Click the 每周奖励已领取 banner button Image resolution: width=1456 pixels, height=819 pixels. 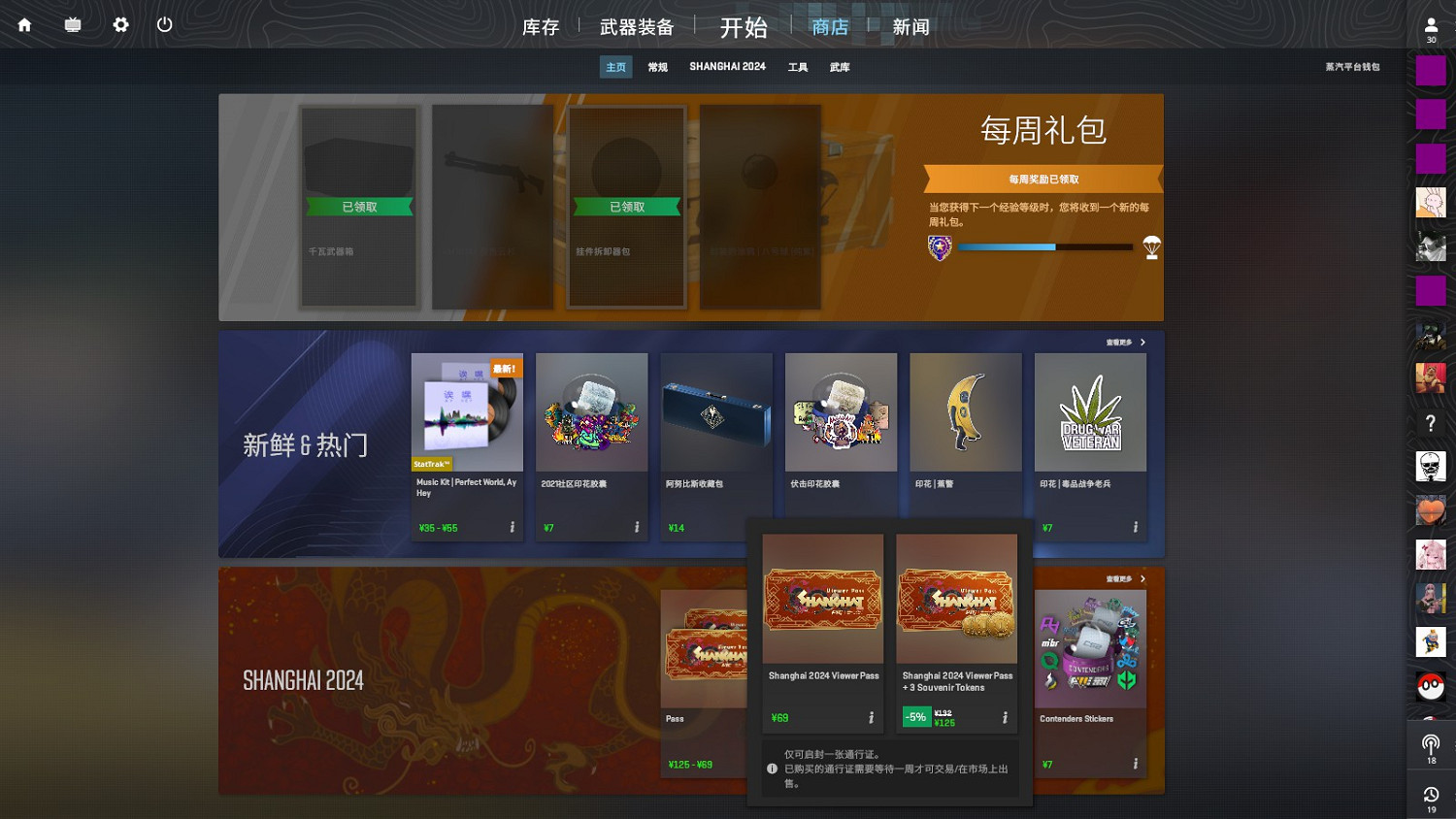[x=1043, y=179]
